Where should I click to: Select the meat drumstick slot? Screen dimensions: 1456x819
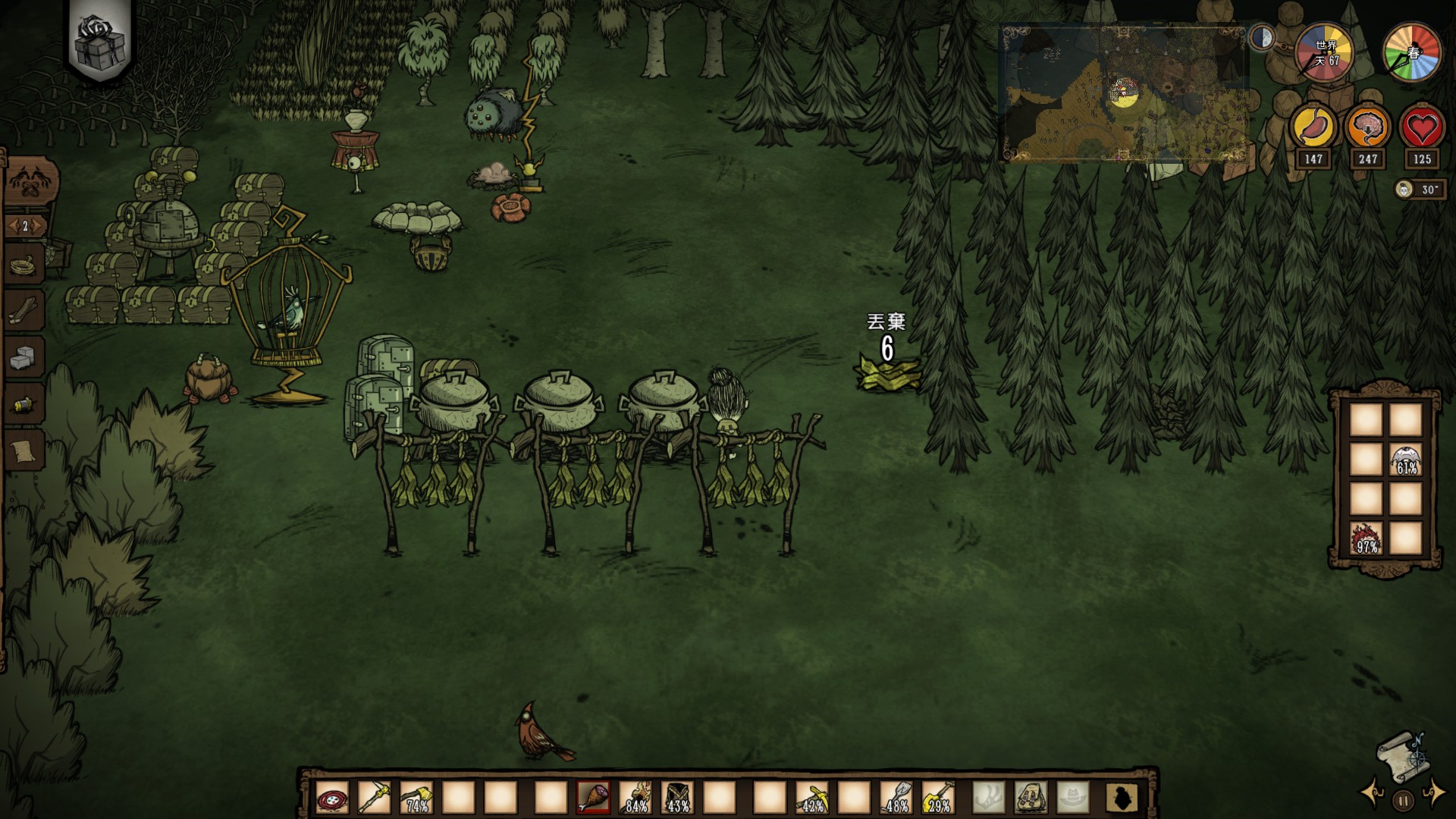[x=593, y=798]
